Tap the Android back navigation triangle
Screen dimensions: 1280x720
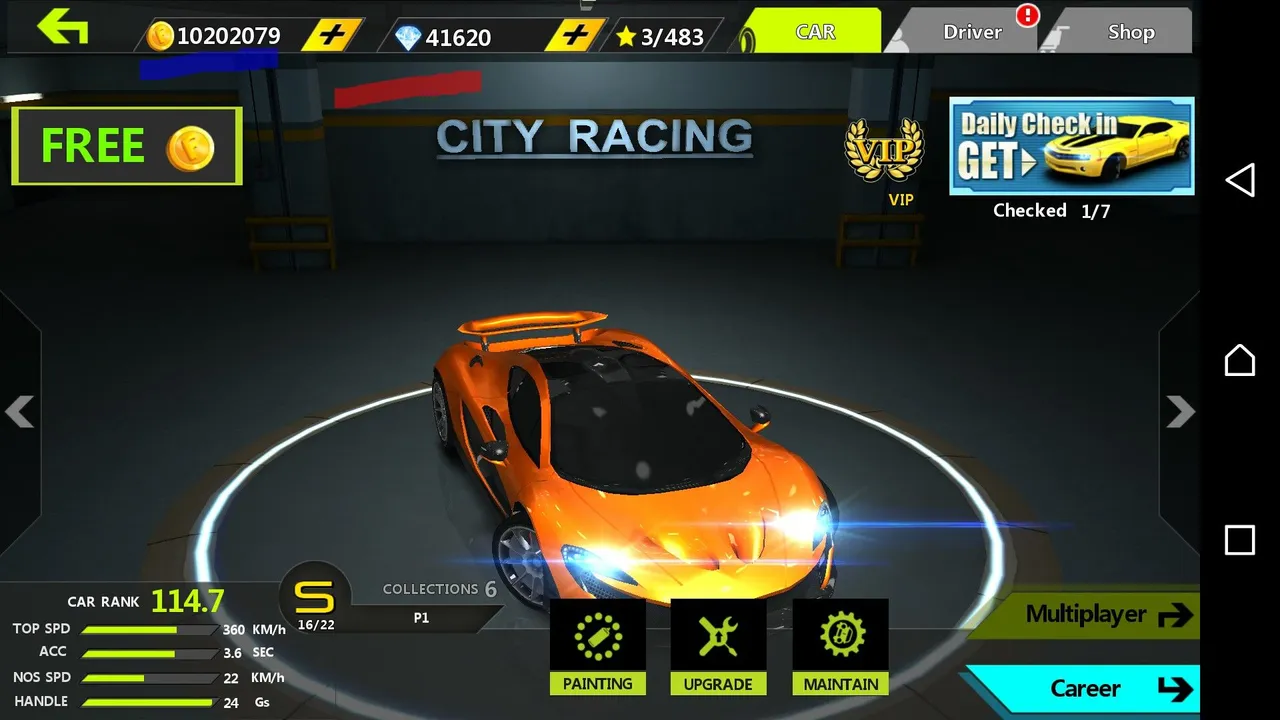click(x=1240, y=180)
